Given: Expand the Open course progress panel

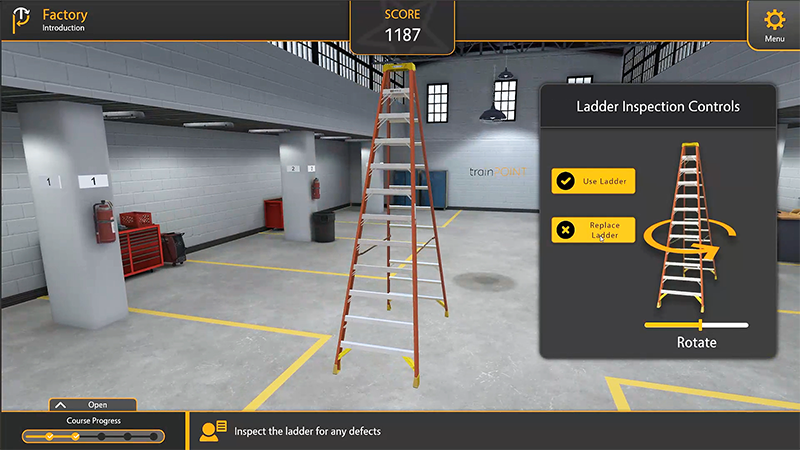Looking at the screenshot, I should tap(93, 405).
